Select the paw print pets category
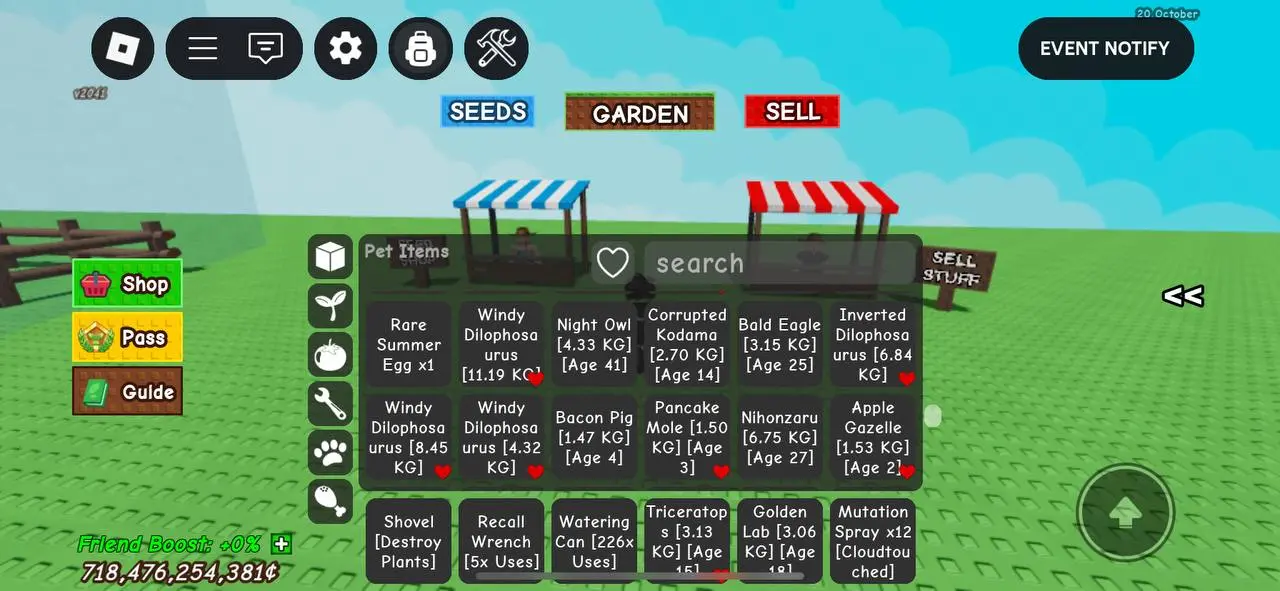This screenshot has height=591, width=1280. click(x=330, y=452)
